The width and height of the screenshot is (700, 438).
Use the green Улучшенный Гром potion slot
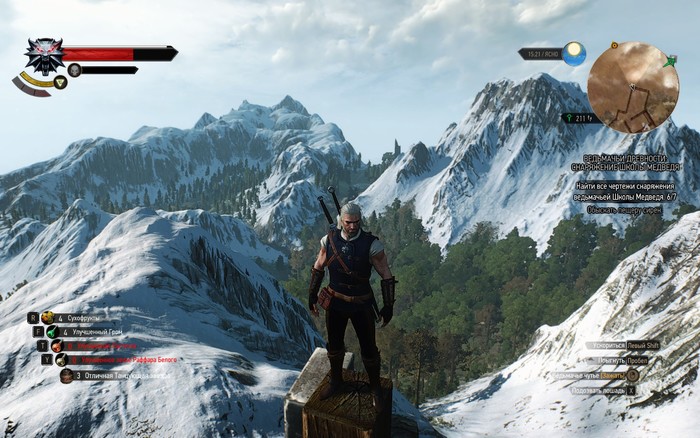point(52,331)
